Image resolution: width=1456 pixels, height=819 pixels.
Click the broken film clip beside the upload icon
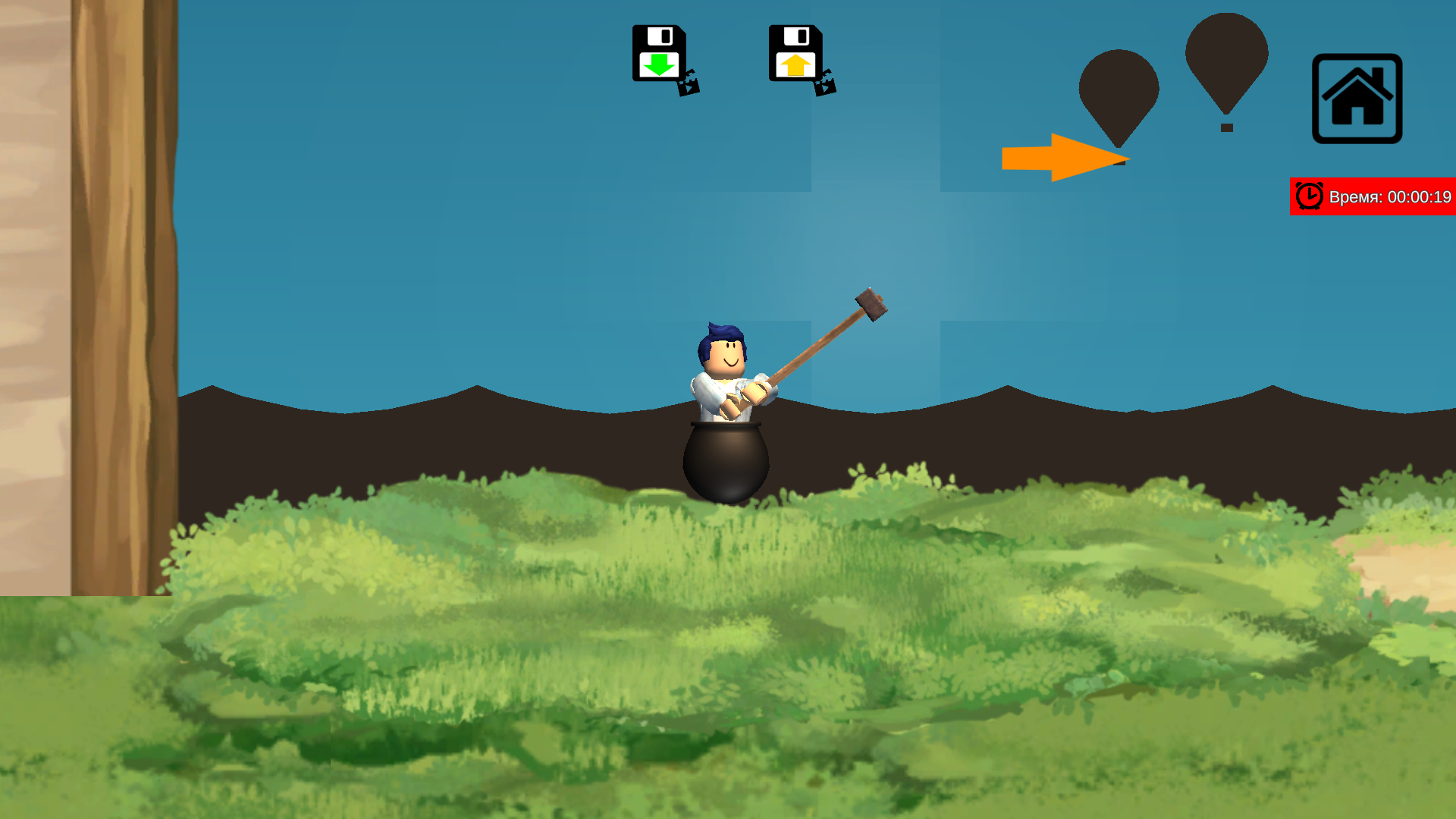tap(824, 85)
